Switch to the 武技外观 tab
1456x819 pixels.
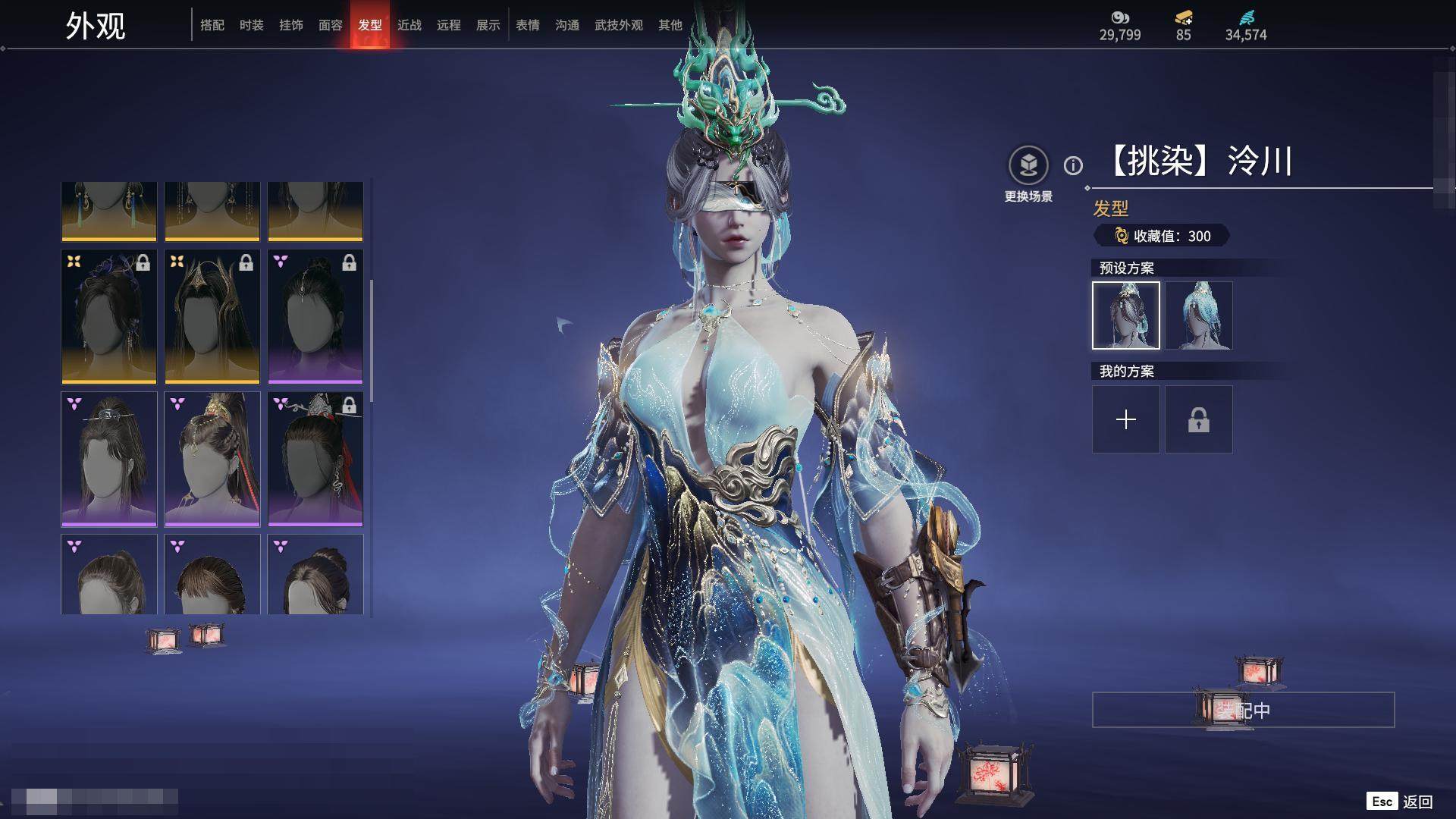point(619,25)
